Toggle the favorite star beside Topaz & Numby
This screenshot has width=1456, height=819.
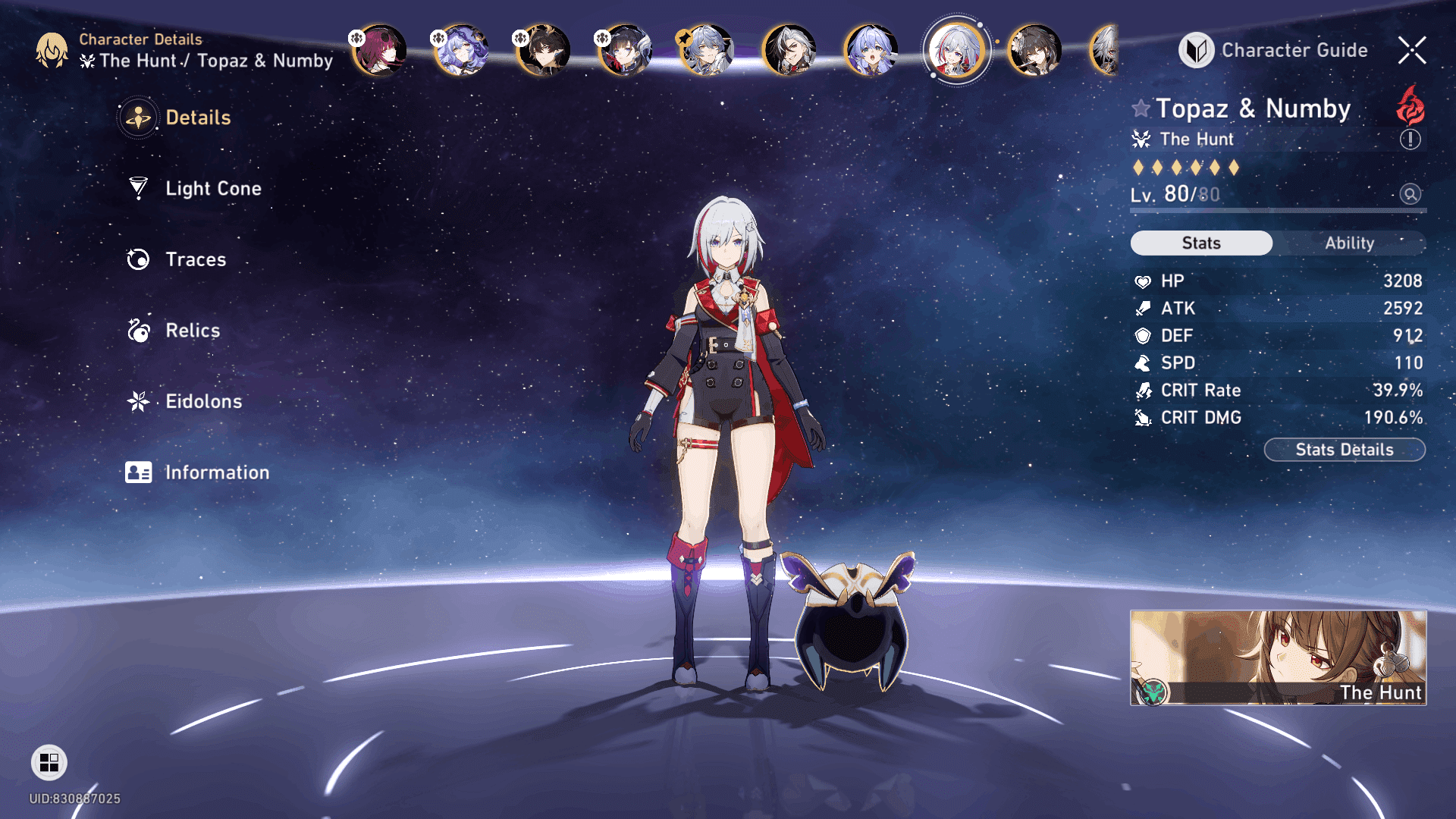coord(1141,108)
